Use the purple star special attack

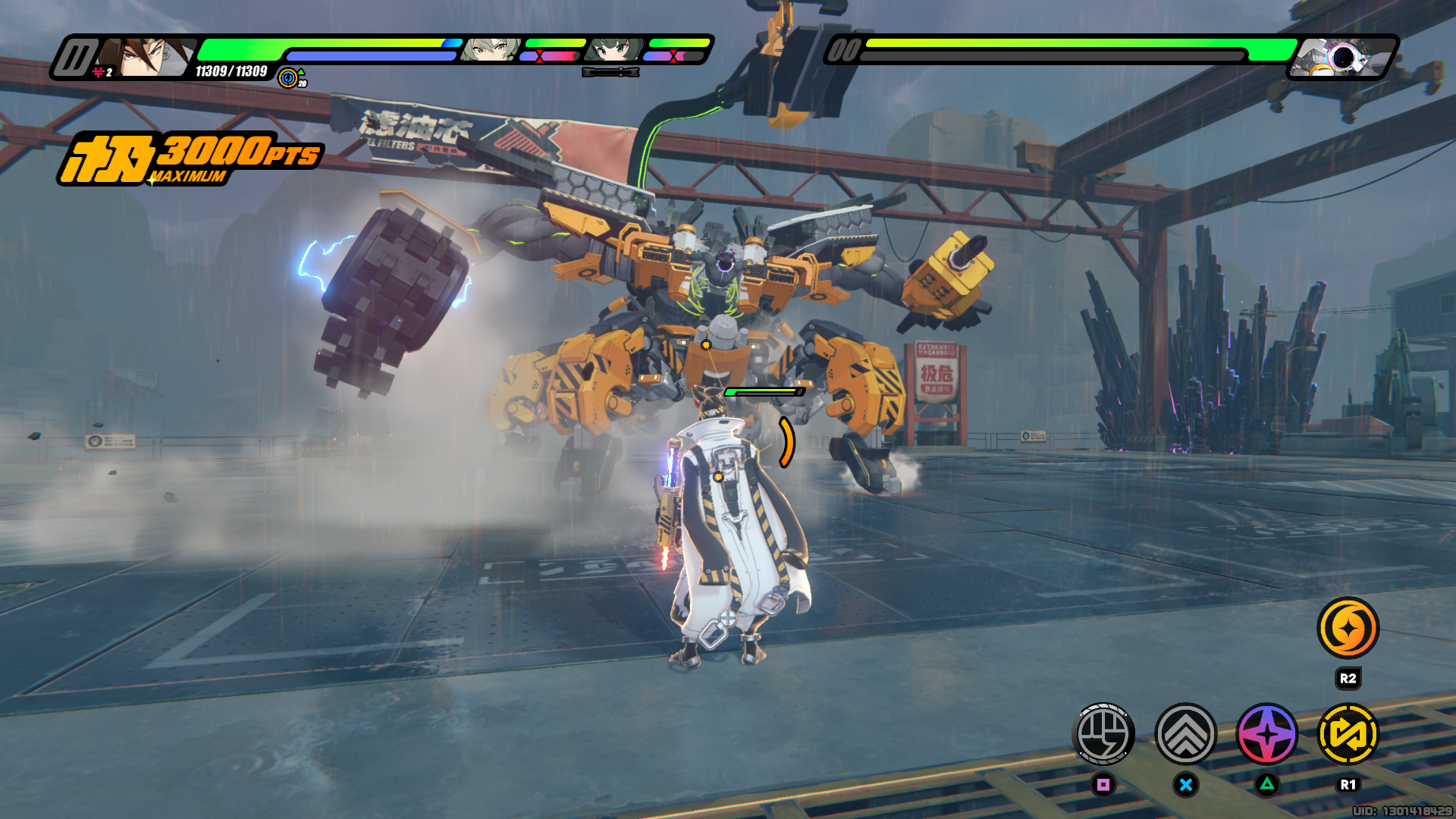pyautogui.click(x=1267, y=734)
